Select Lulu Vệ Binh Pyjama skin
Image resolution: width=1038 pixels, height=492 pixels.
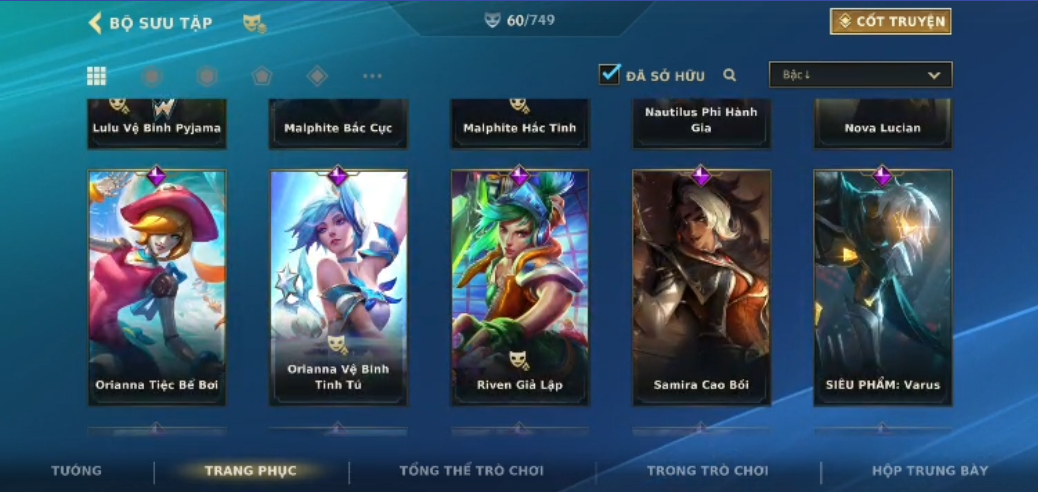pos(157,124)
